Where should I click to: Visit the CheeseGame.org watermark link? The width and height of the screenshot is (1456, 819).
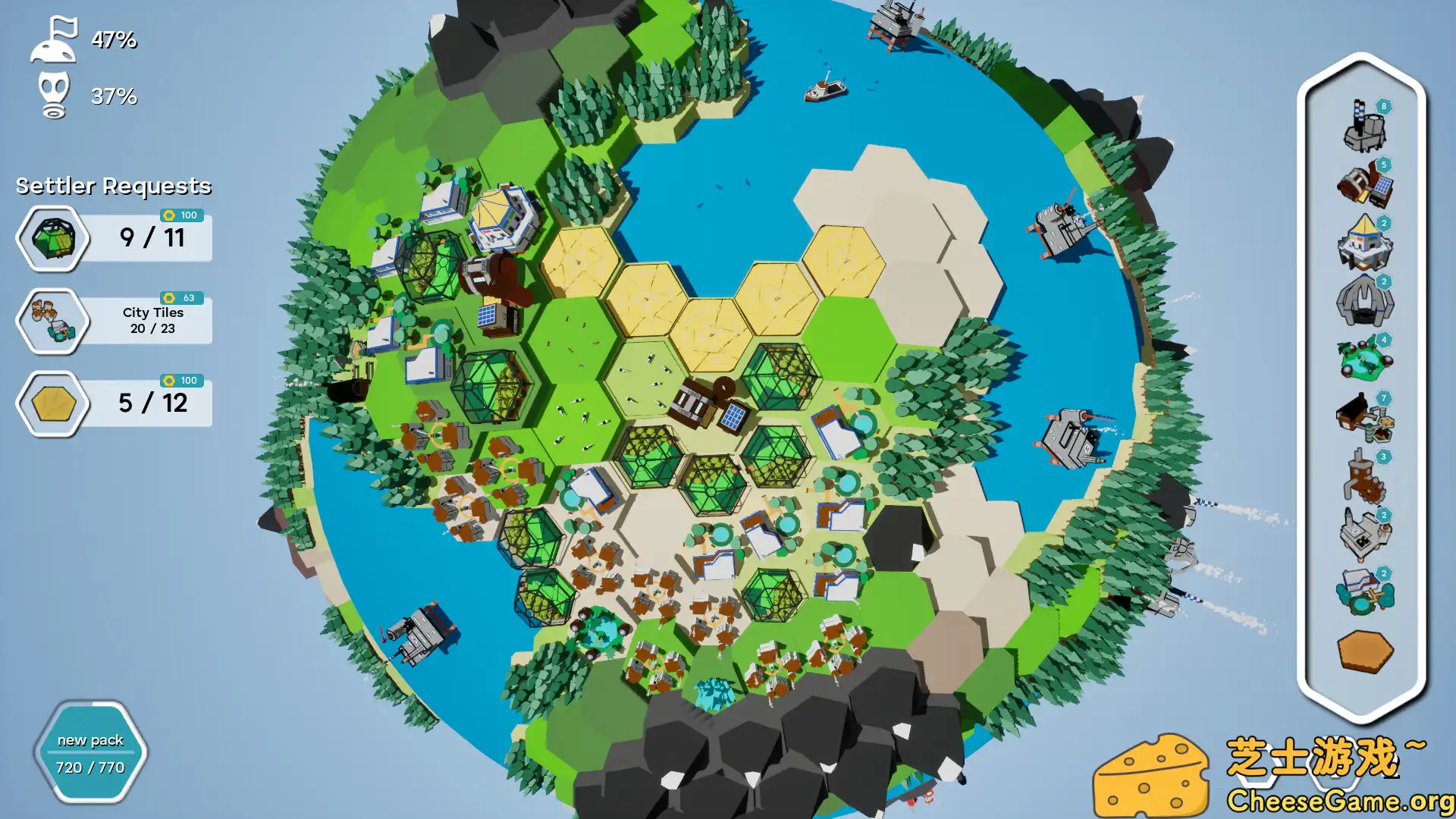click(1339, 801)
